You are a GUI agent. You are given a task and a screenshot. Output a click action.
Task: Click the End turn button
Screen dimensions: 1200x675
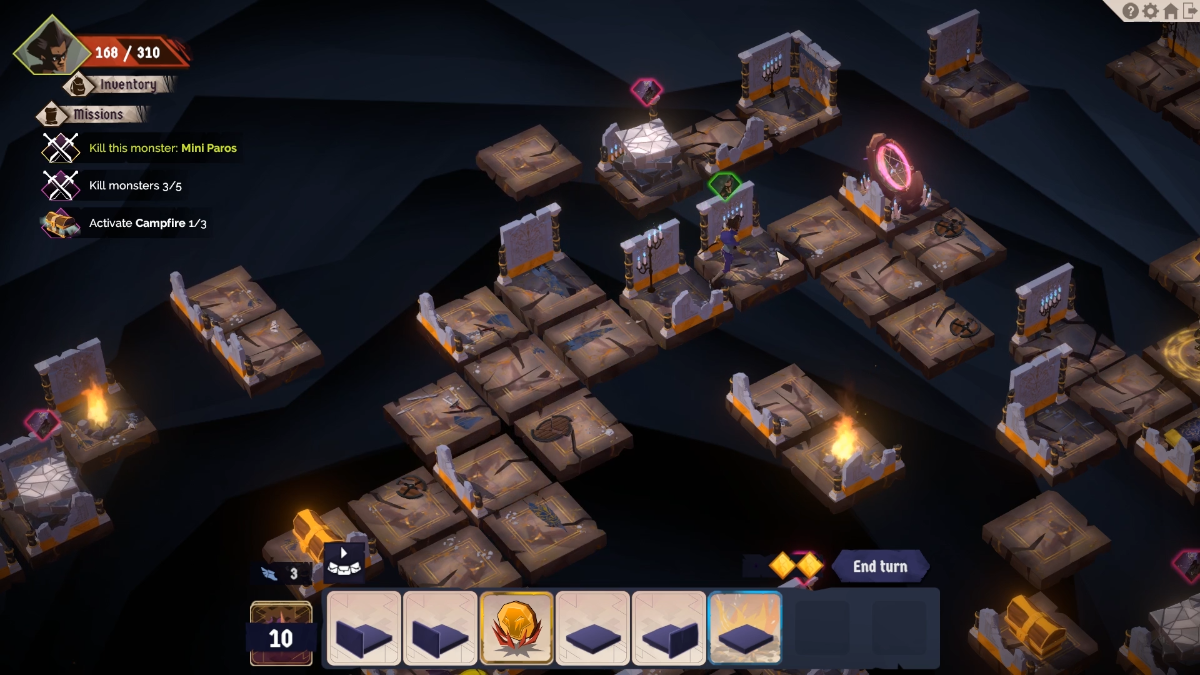879,567
